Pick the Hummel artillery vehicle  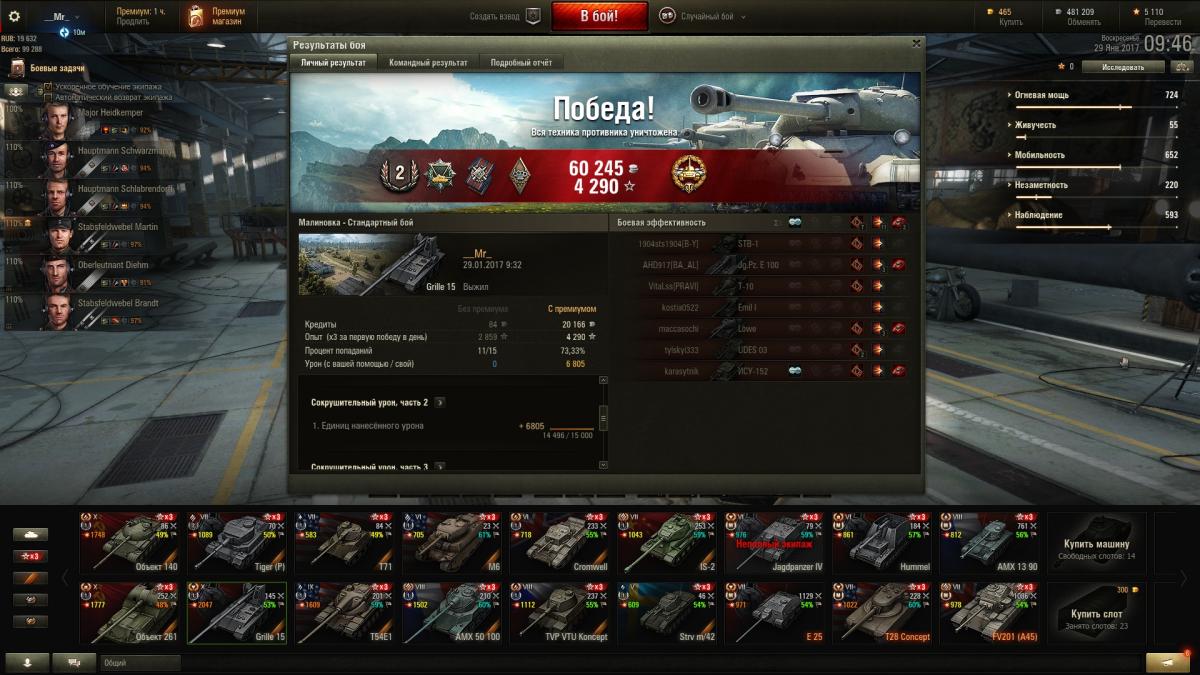pyautogui.click(x=884, y=541)
